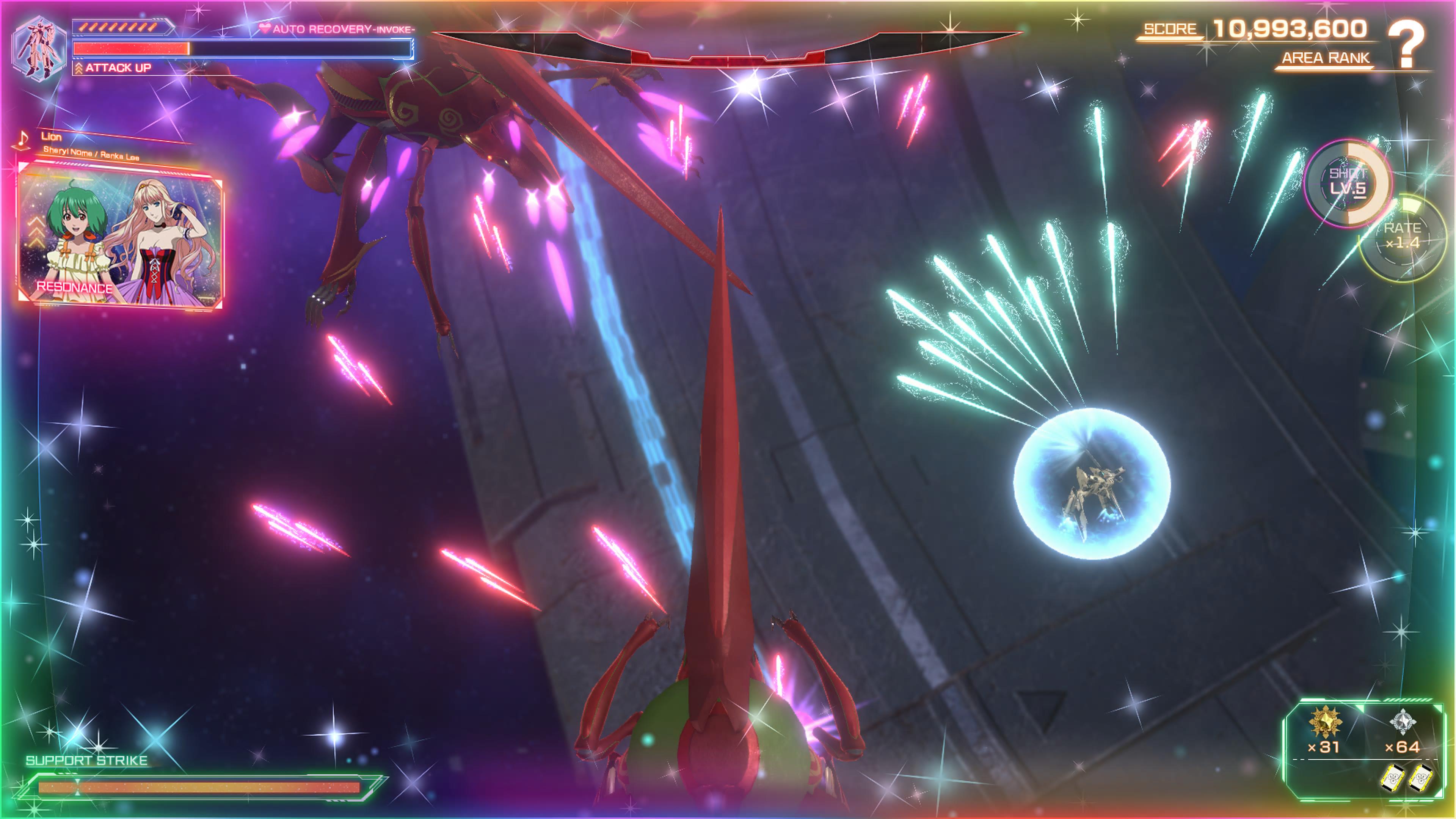1456x819 pixels.
Task: Click the SHOT LV.5 circular gauge
Action: (x=1348, y=182)
